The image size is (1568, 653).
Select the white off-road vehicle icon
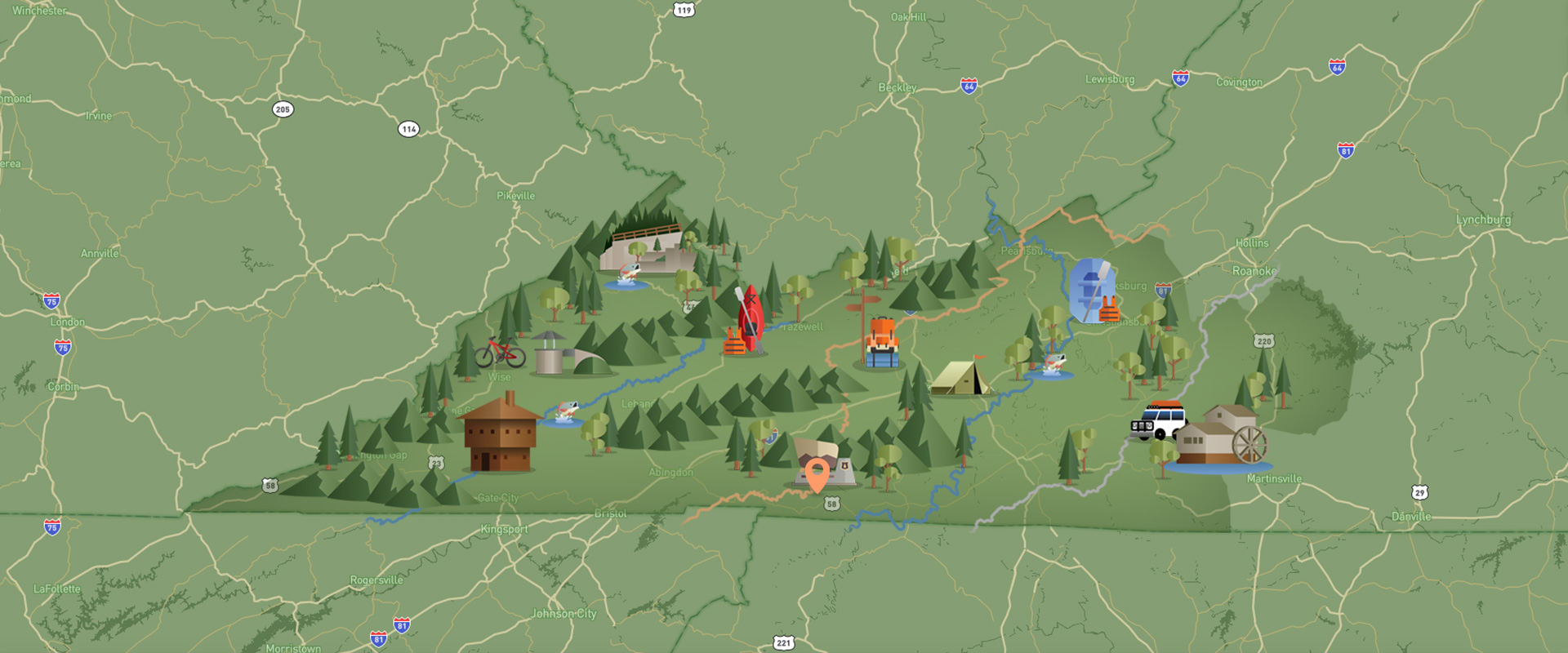point(1160,420)
